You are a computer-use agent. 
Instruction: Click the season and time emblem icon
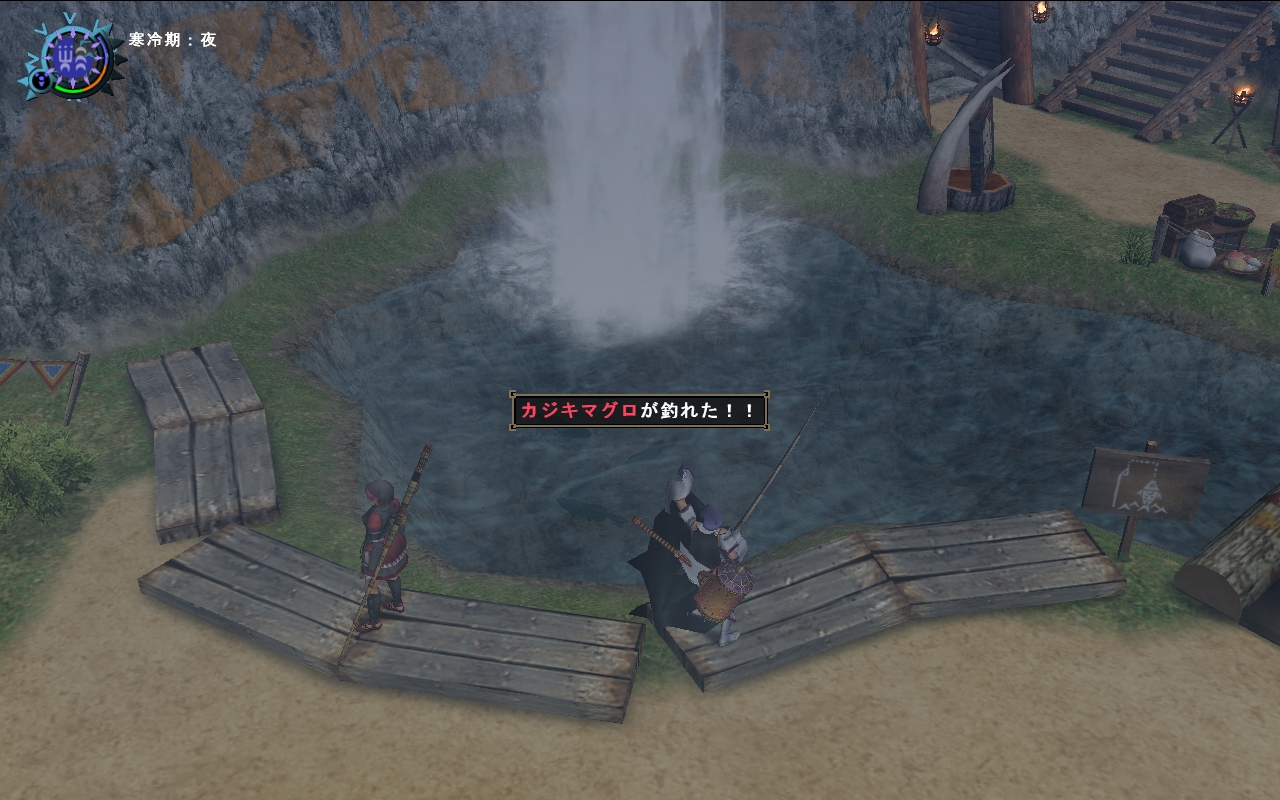[x=72, y=55]
